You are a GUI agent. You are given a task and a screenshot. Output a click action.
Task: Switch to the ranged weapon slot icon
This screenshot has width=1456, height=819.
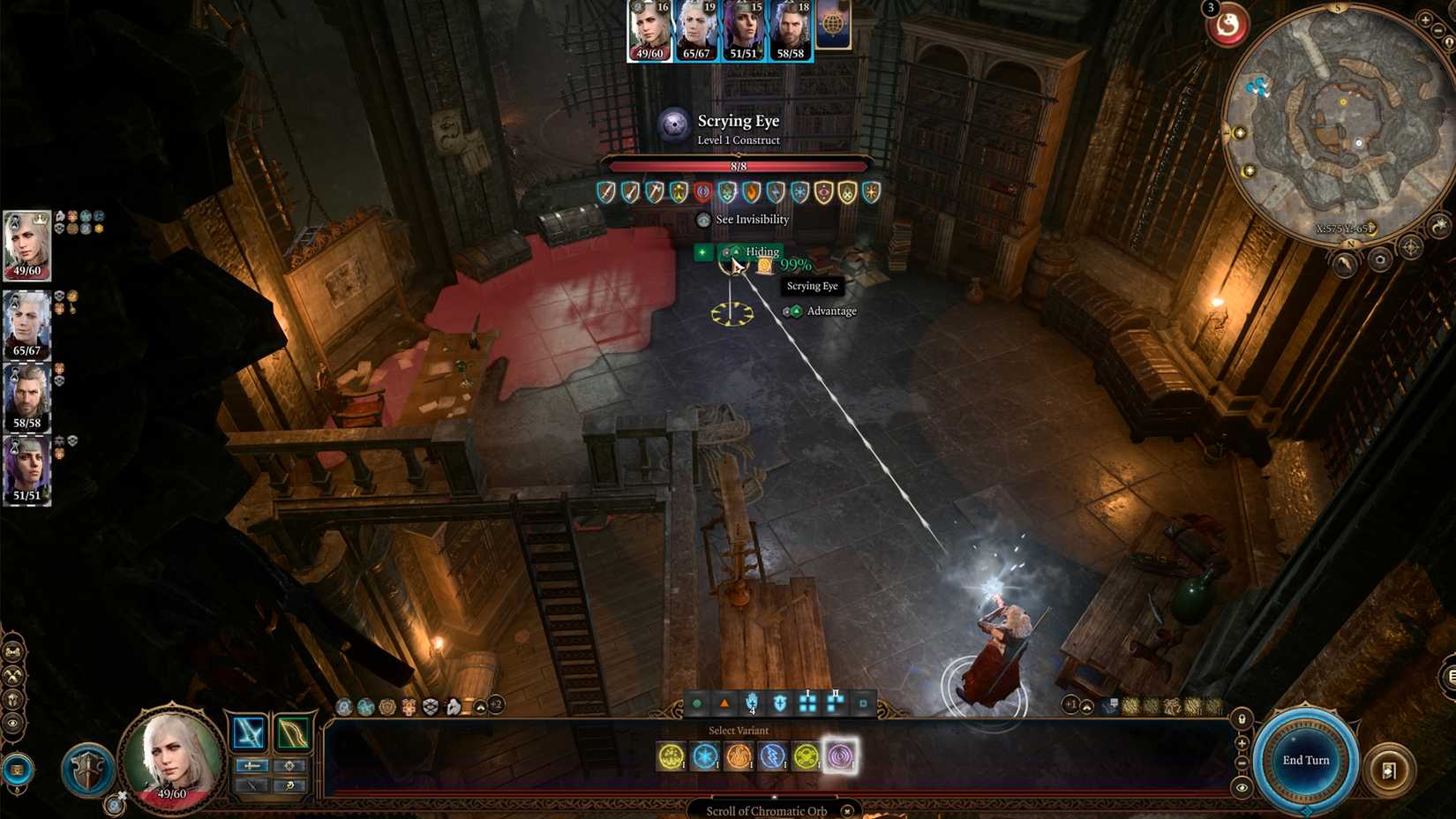click(x=293, y=733)
